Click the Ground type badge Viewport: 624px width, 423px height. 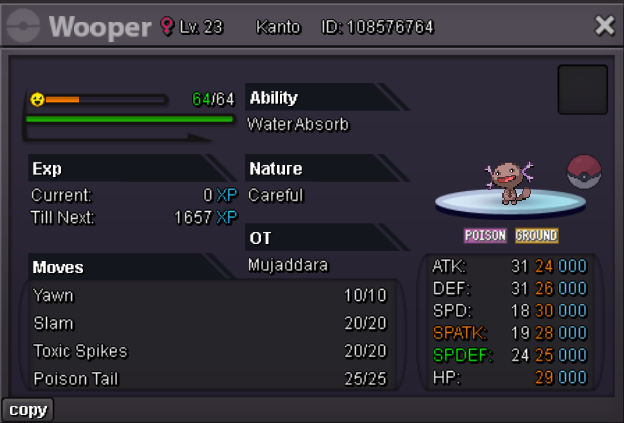(x=536, y=236)
